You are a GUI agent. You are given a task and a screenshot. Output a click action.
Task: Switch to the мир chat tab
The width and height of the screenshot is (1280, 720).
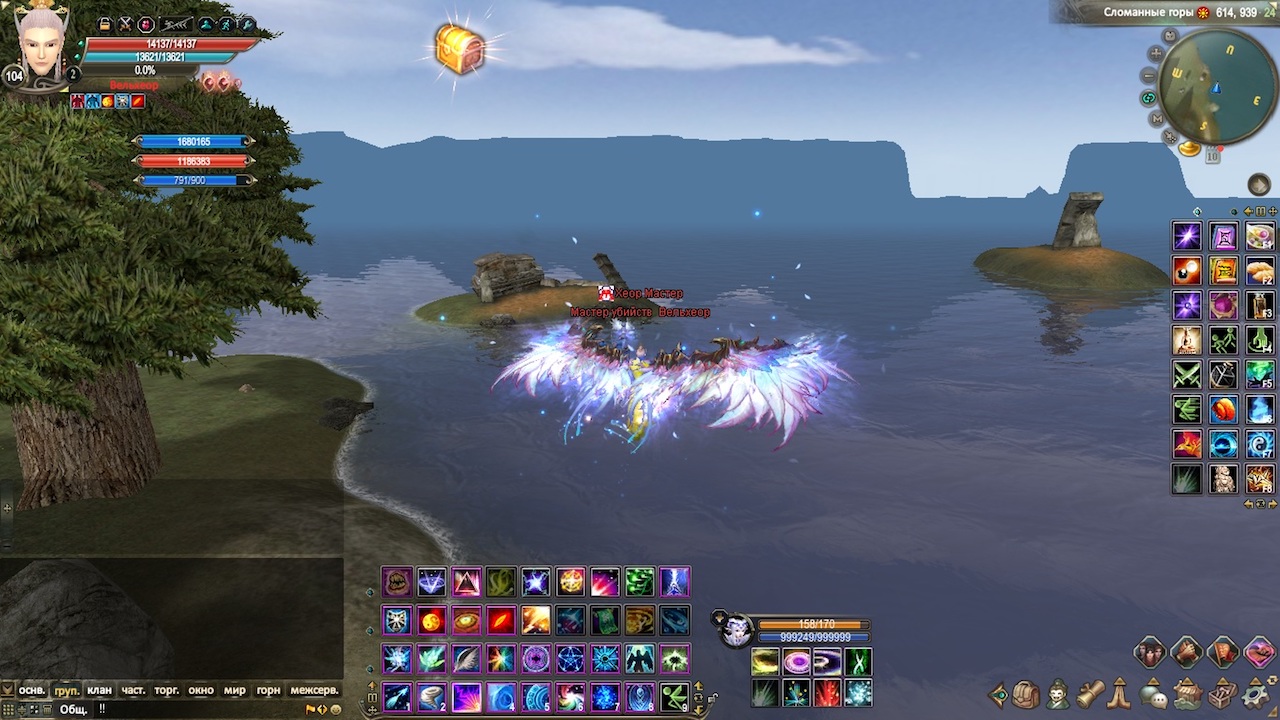[234, 690]
